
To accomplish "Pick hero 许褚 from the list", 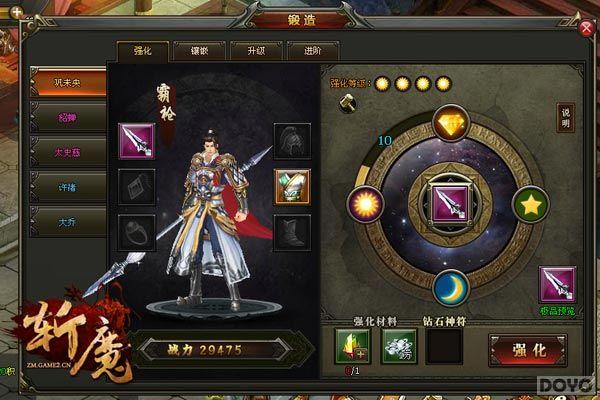I will click(x=68, y=187).
